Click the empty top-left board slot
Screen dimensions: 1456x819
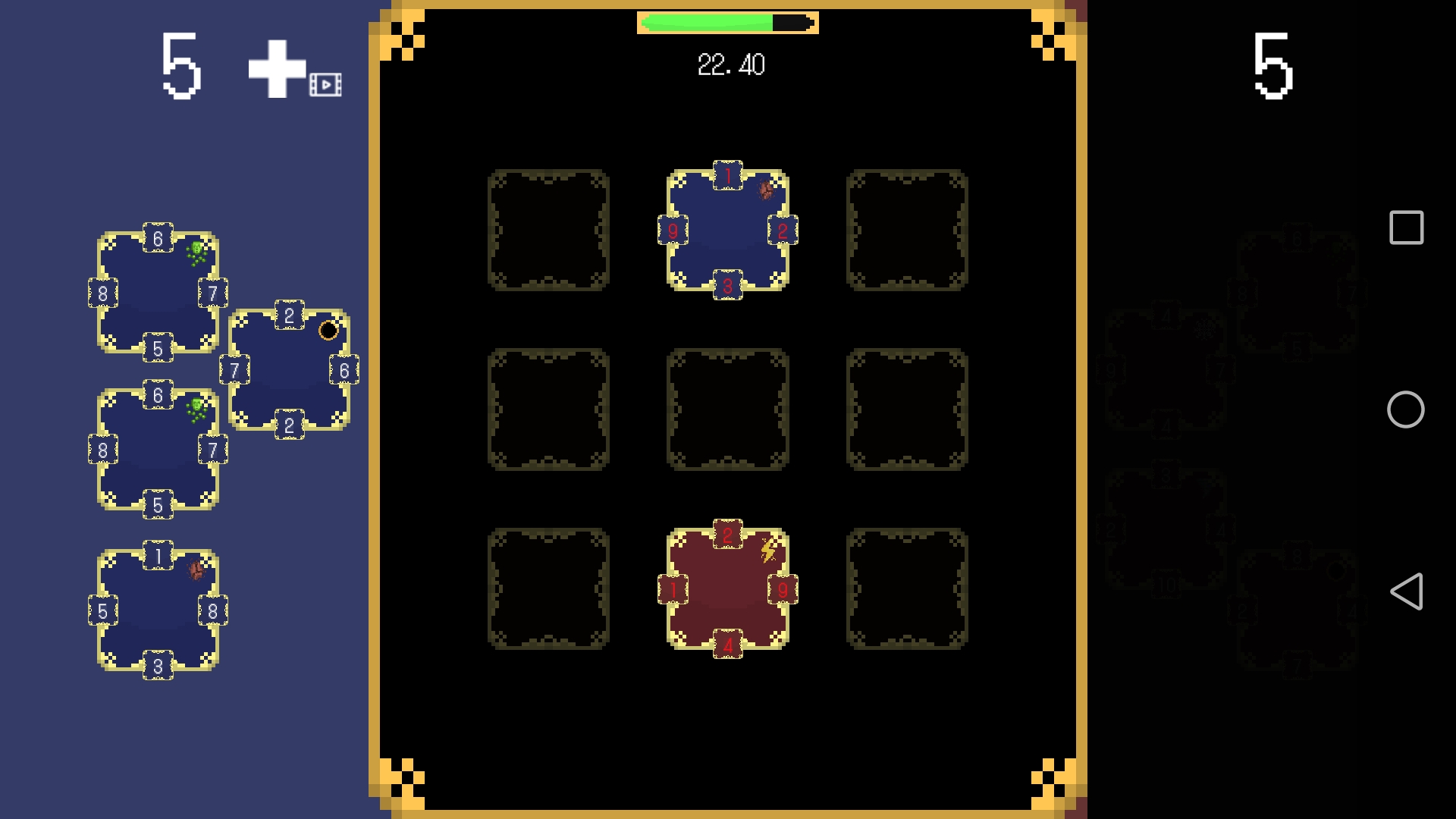coord(549,231)
